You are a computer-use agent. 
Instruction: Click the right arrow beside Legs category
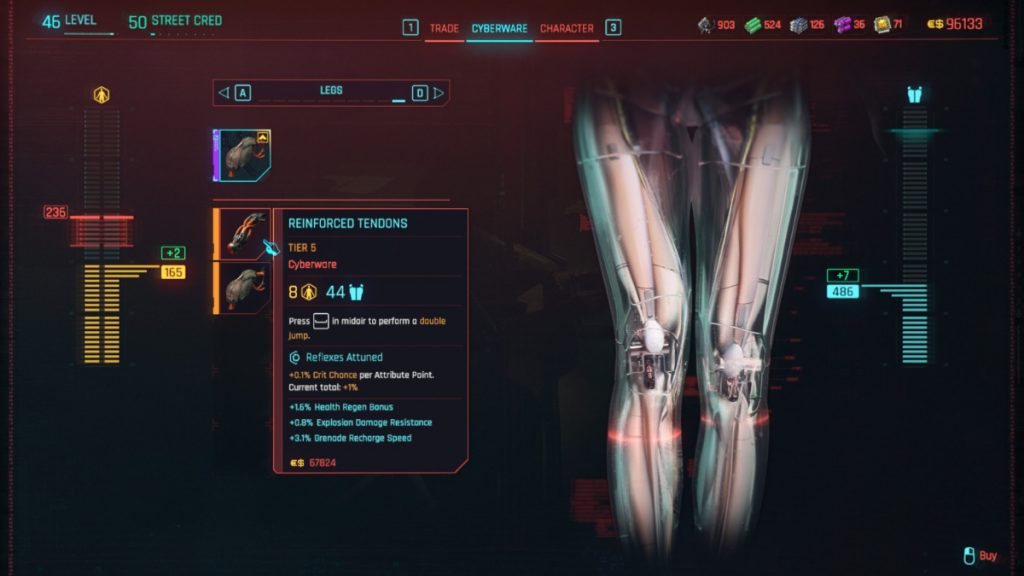[438, 93]
